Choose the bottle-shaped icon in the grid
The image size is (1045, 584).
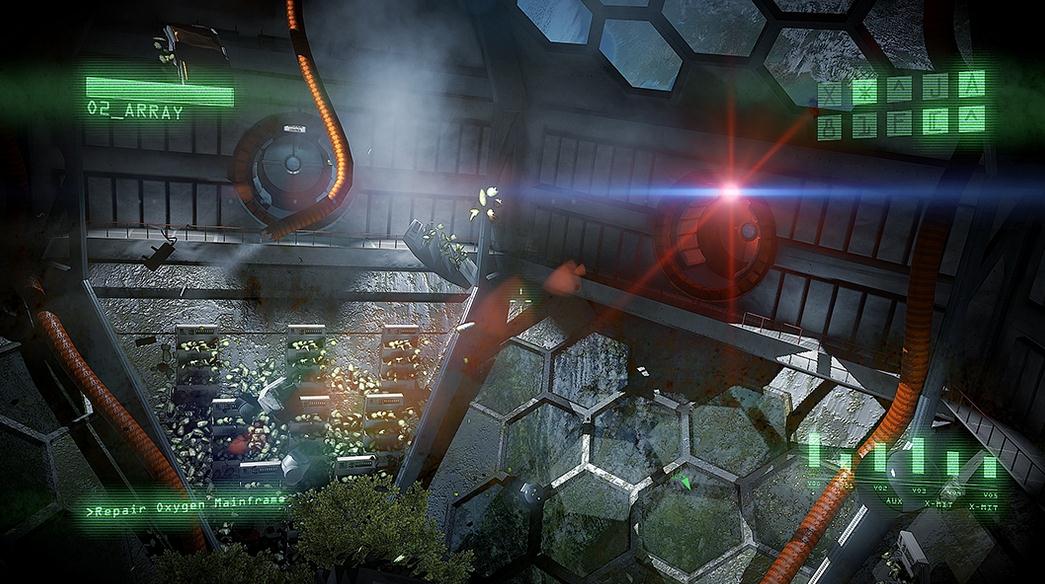click(x=830, y=127)
